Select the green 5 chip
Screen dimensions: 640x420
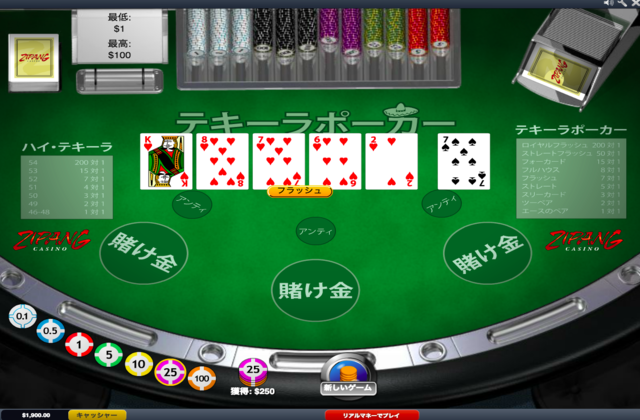108,353
